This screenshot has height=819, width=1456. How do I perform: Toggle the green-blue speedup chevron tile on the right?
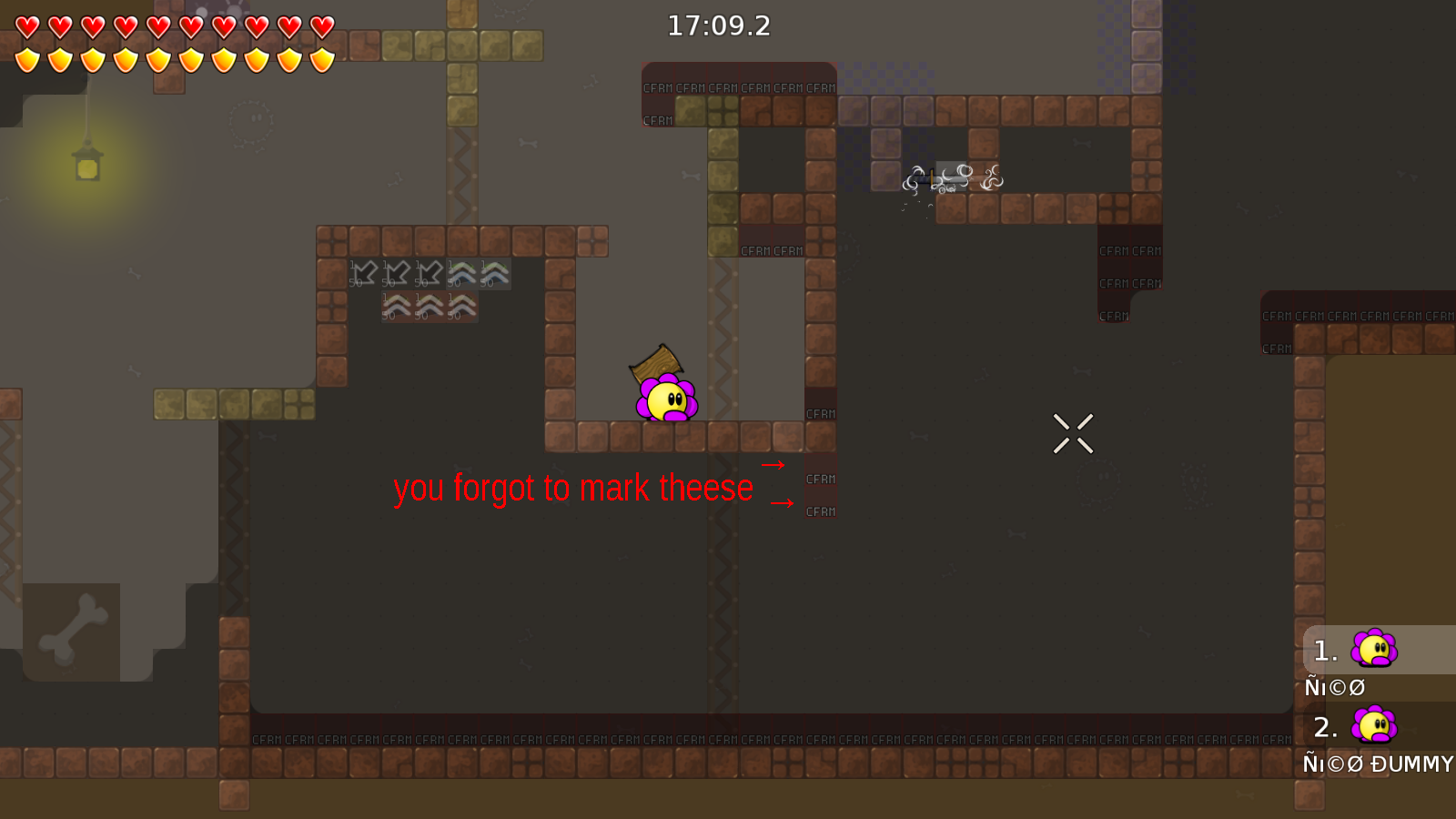(x=494, y=273)
